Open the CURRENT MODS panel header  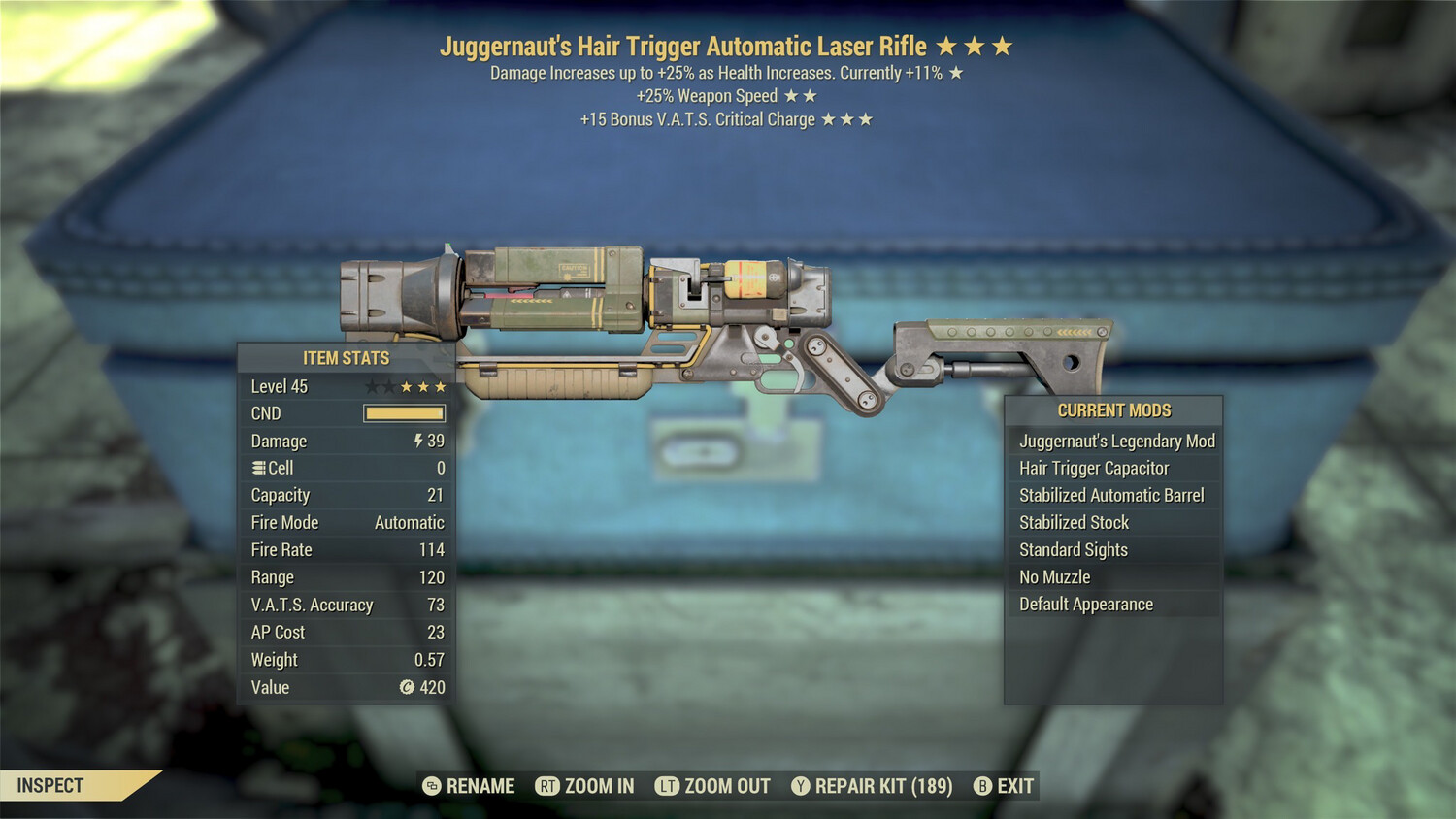click(1113, 410)
